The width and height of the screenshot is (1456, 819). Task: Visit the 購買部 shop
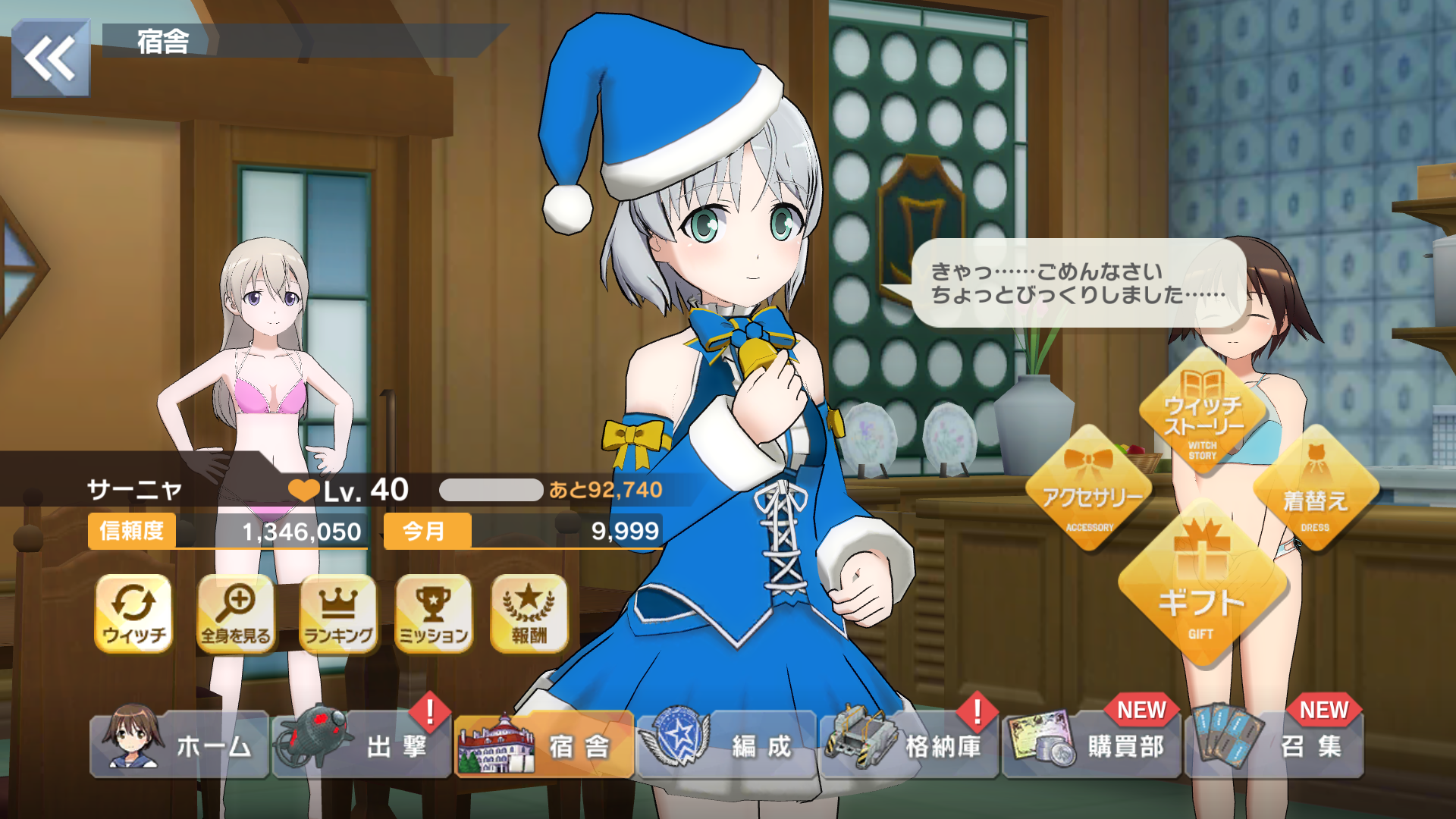[1092, 745]
